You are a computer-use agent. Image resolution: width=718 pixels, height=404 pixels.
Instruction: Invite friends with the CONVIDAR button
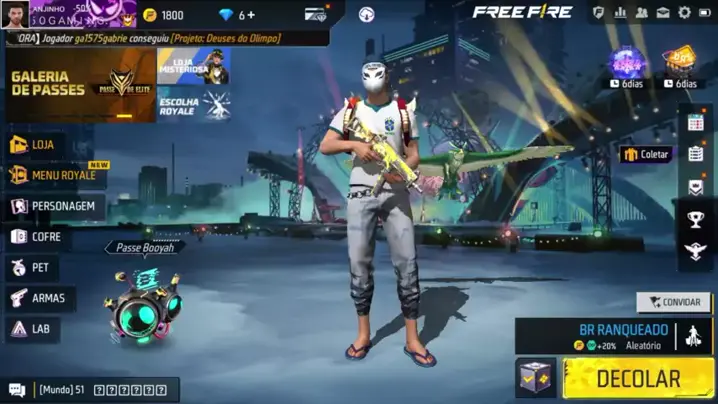click(x=673, y=301)
